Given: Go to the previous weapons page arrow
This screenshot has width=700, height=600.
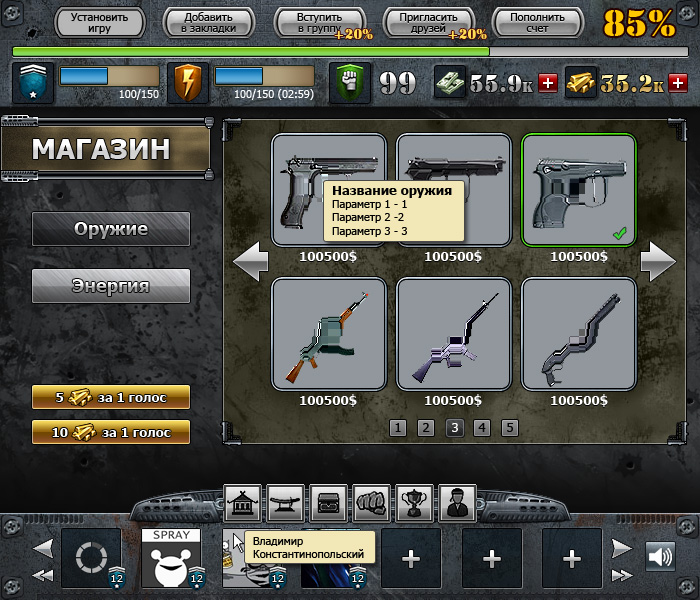Looking at the screenshot, I should [250, 262].
